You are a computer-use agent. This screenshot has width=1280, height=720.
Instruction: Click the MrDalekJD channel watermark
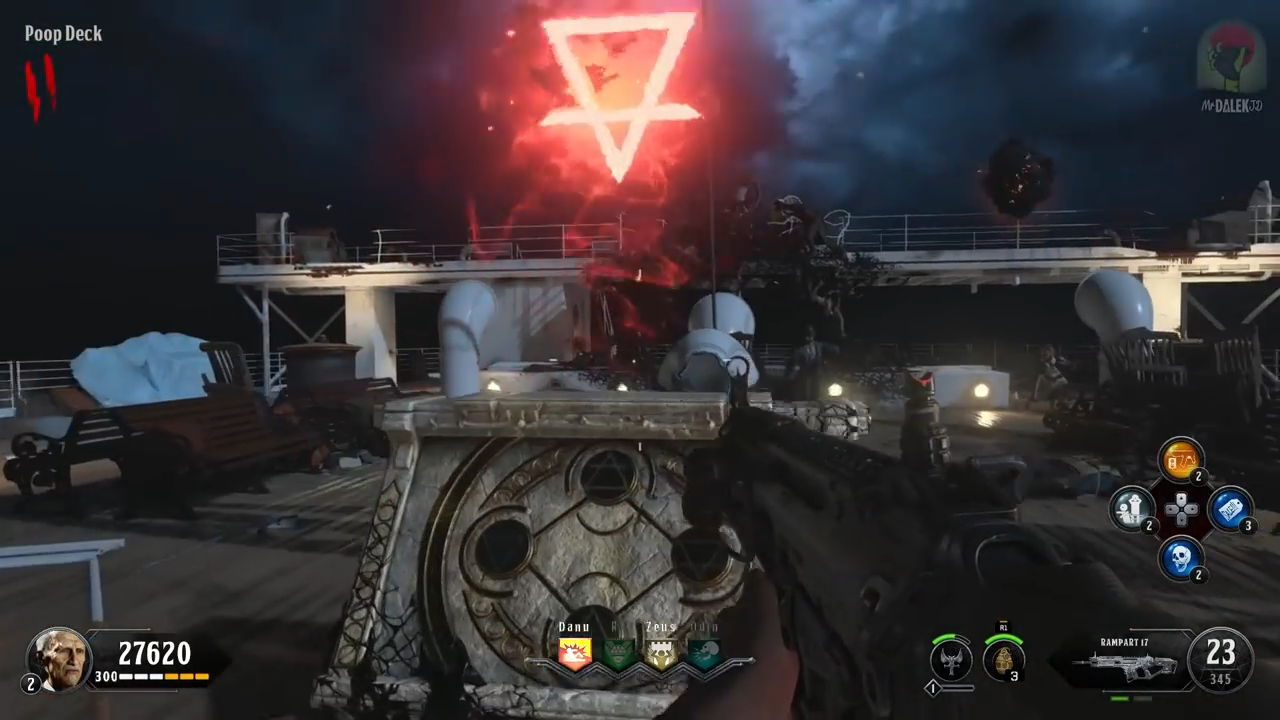tap(1231, 66)
